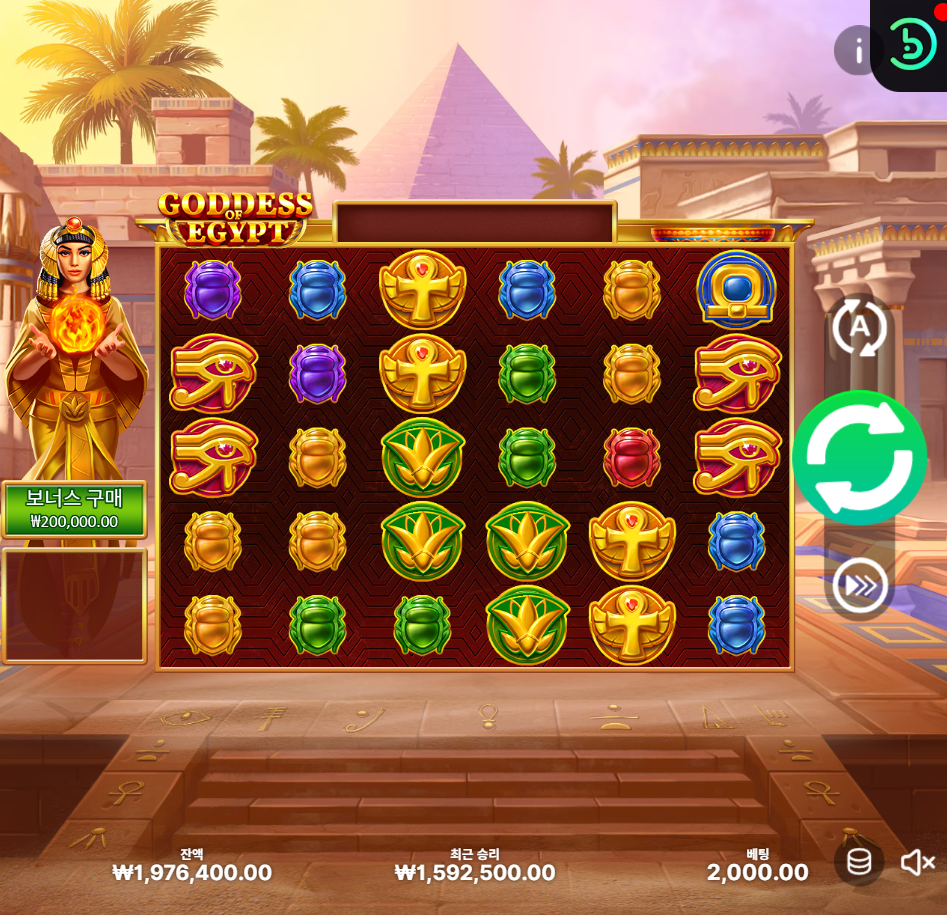The height and width of the screenshot is (915, 947).
Task: Toggle autoplay with the A button
Action: [x=859, y=327]
